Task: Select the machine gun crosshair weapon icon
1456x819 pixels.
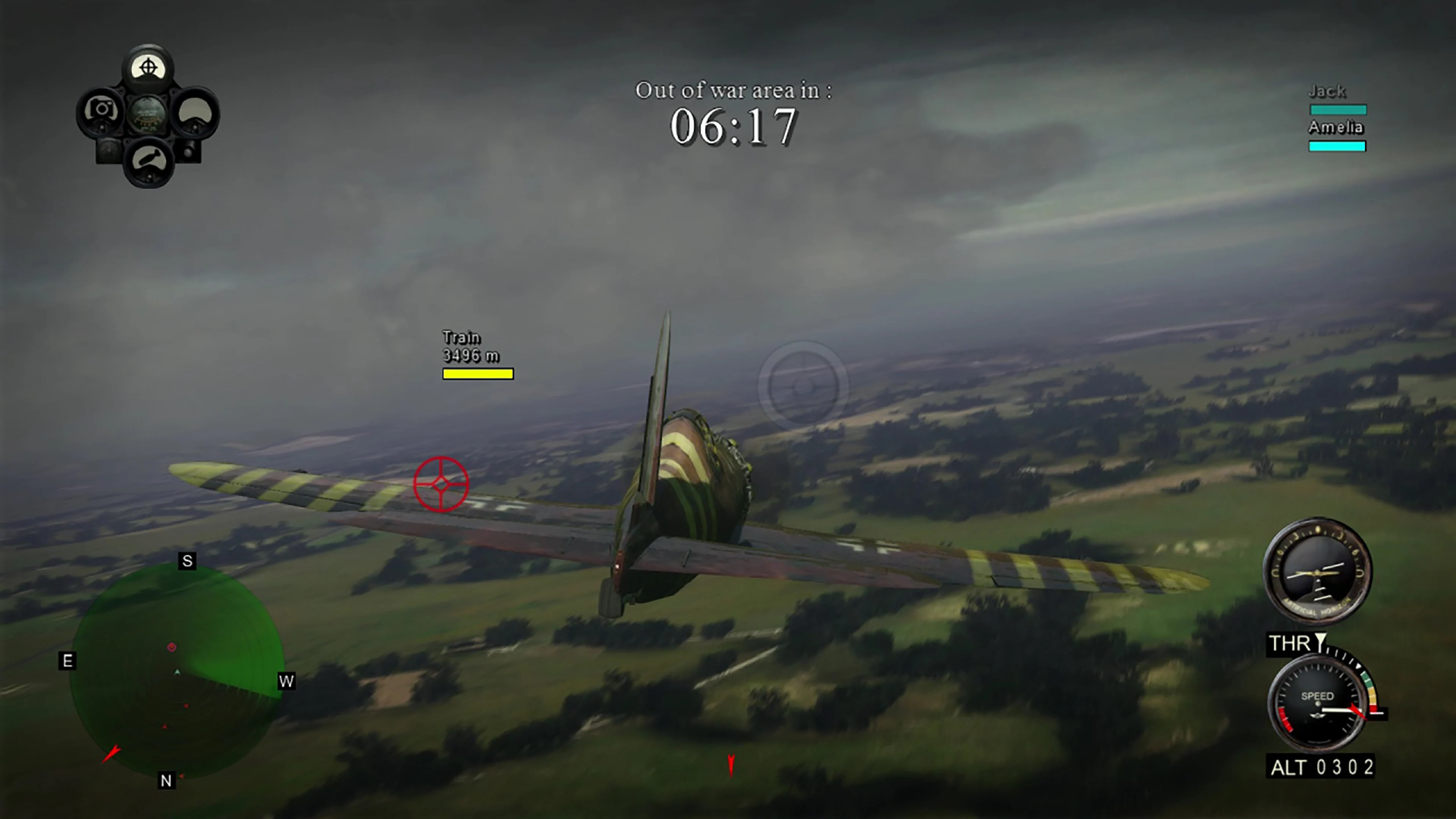Action: [149, 67]
